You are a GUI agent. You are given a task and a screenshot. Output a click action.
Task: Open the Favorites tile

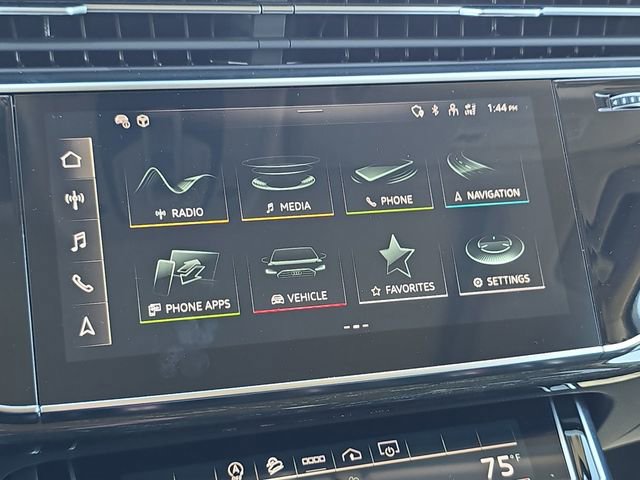(x=402, y=268)
